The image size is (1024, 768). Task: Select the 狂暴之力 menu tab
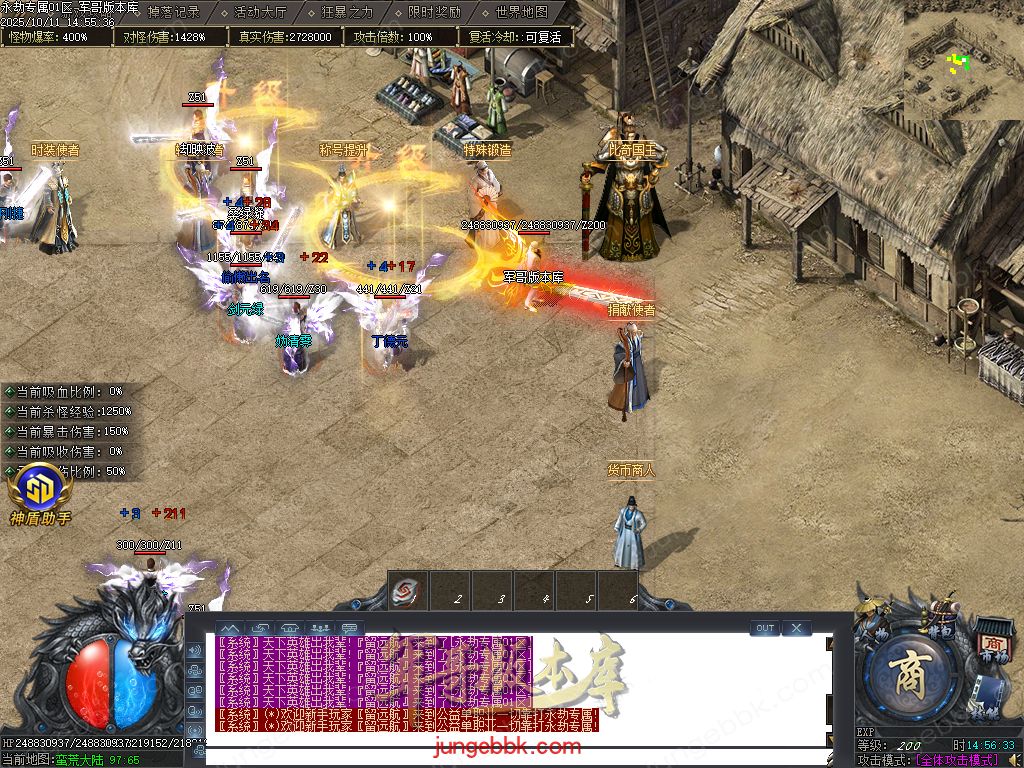347,13
